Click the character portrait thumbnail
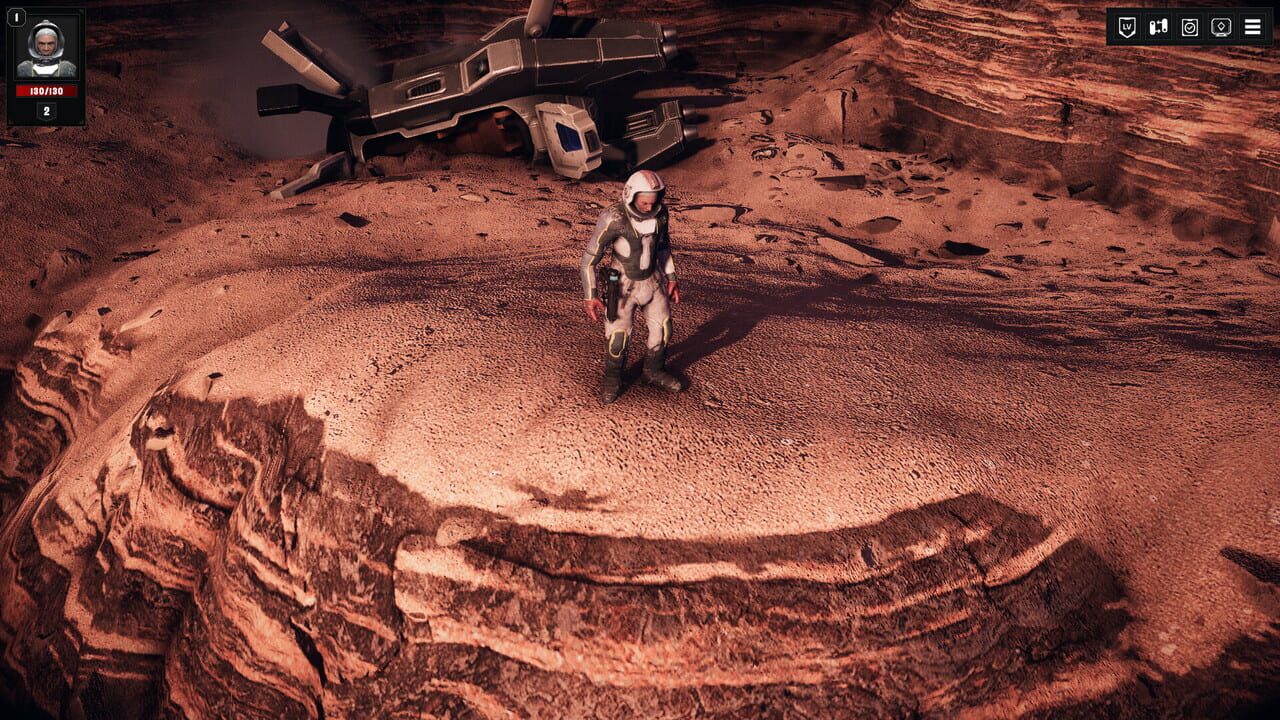Image resolution: width=1280 pixels, height=720 pixels. point(46,48)
